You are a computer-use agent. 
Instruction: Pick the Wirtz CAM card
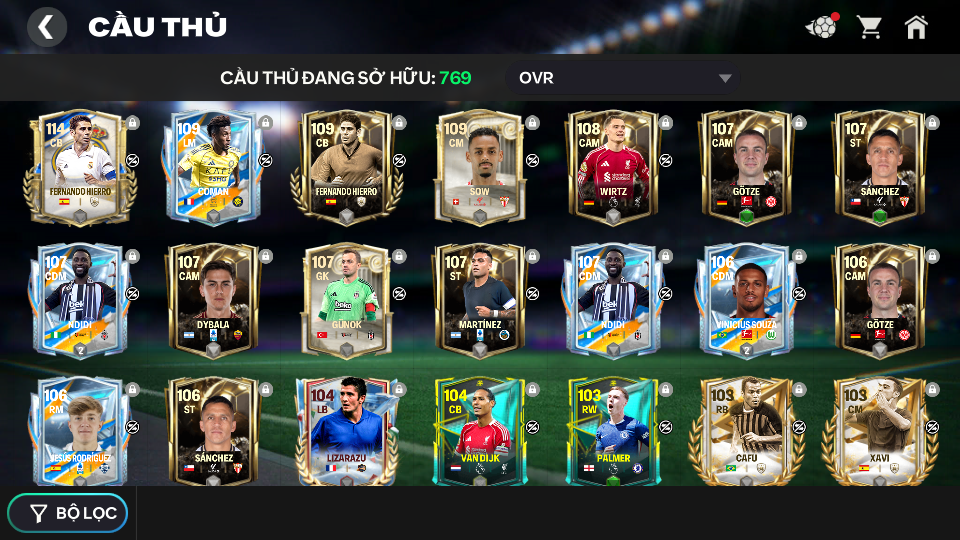(613, 165)
